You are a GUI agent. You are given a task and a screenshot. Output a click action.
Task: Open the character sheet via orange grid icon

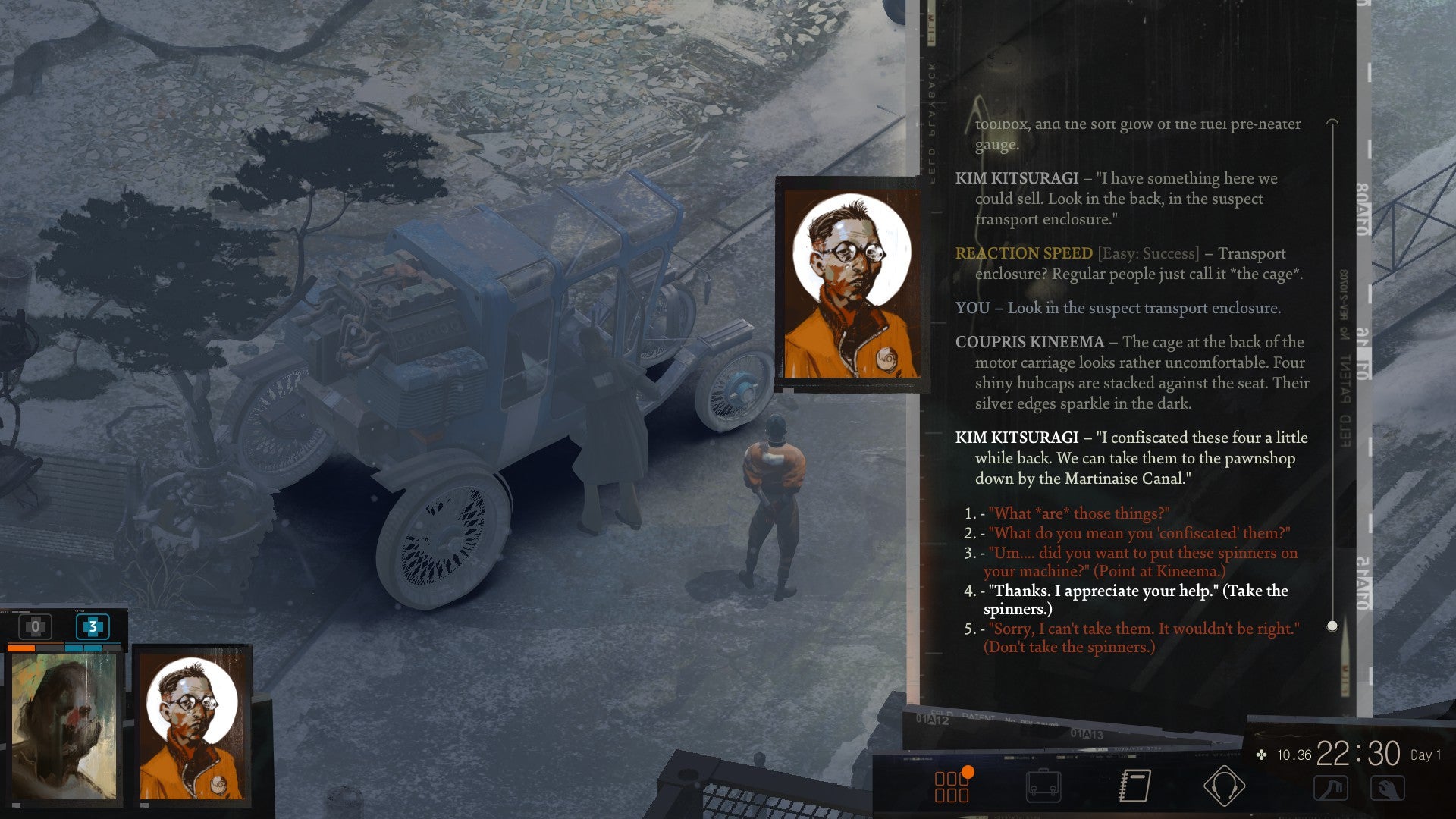click(951, 785)
